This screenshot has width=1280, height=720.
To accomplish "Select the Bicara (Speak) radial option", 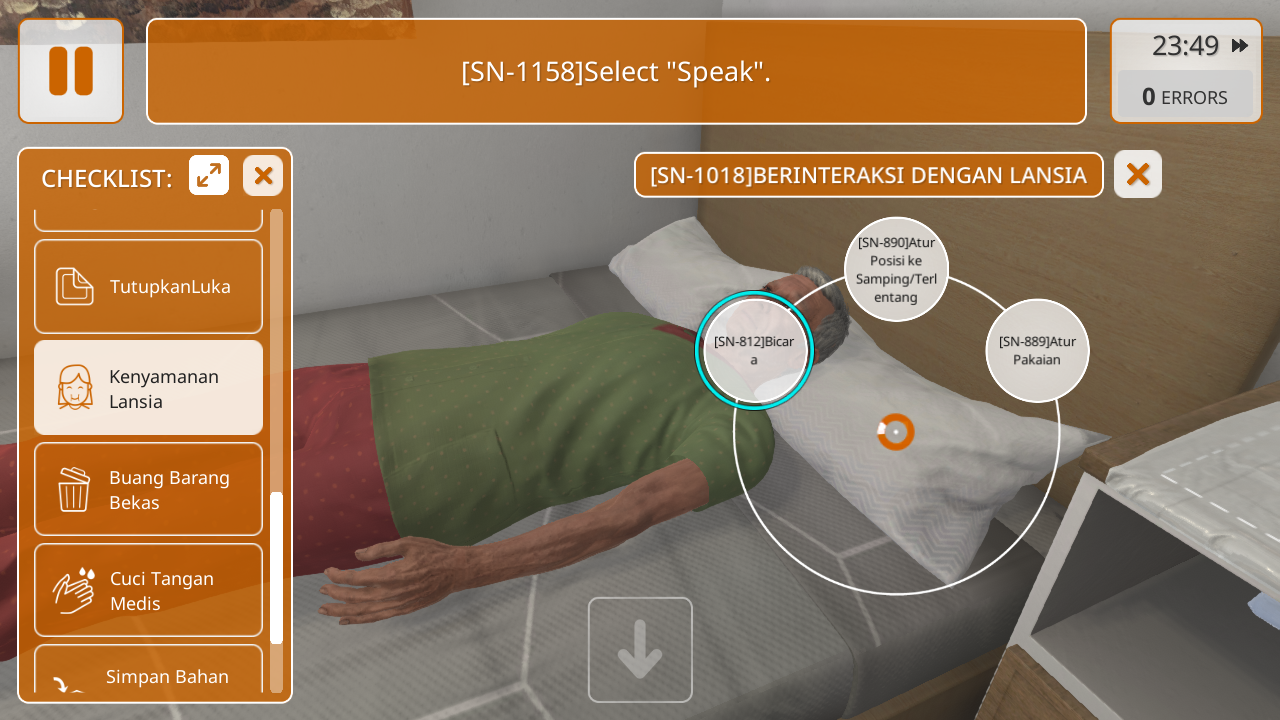I will point(754,350).
